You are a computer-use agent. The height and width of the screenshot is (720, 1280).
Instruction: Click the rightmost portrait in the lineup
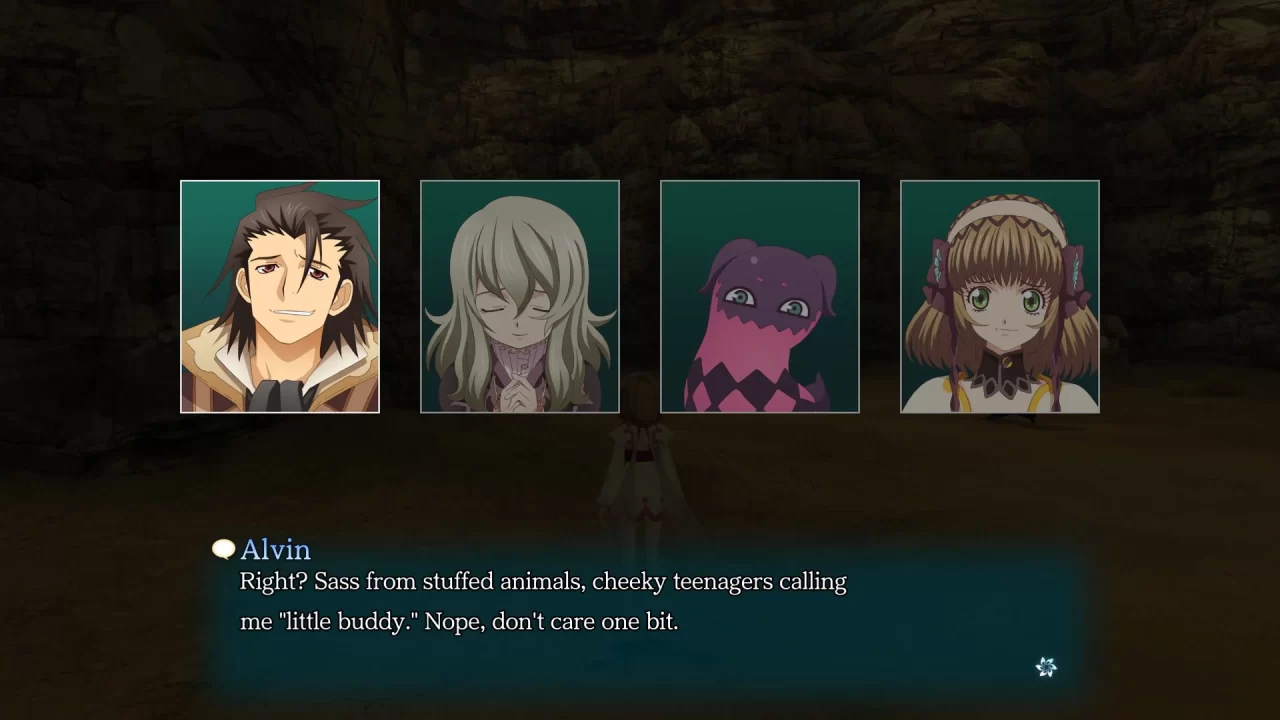tap(1000, 296)
